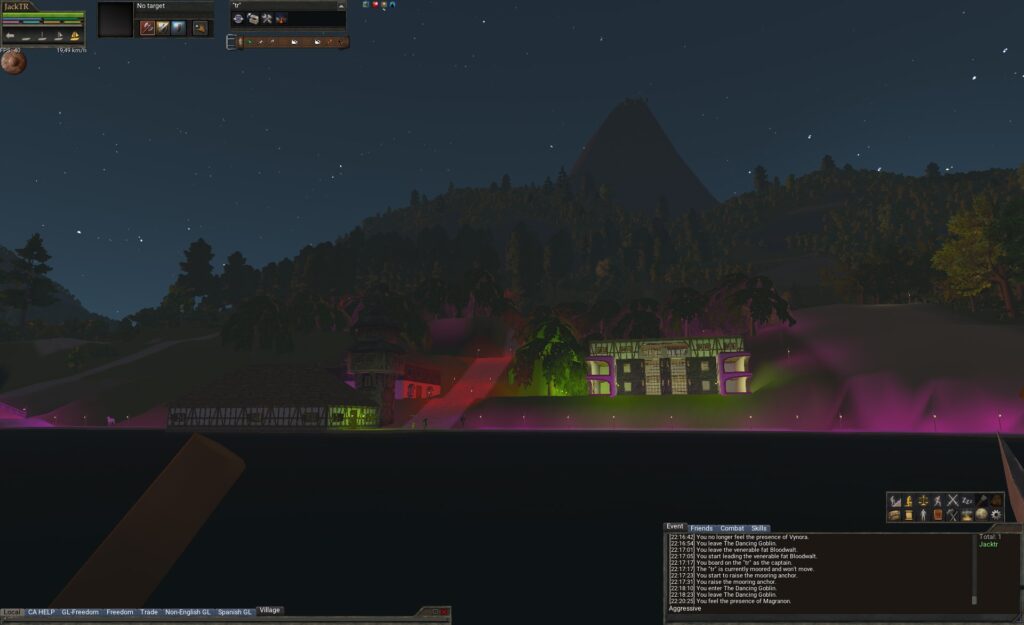Open the GL-Freedom chat channel
The height and width of the screenshot is (625, 1024).
pos(80,611)
